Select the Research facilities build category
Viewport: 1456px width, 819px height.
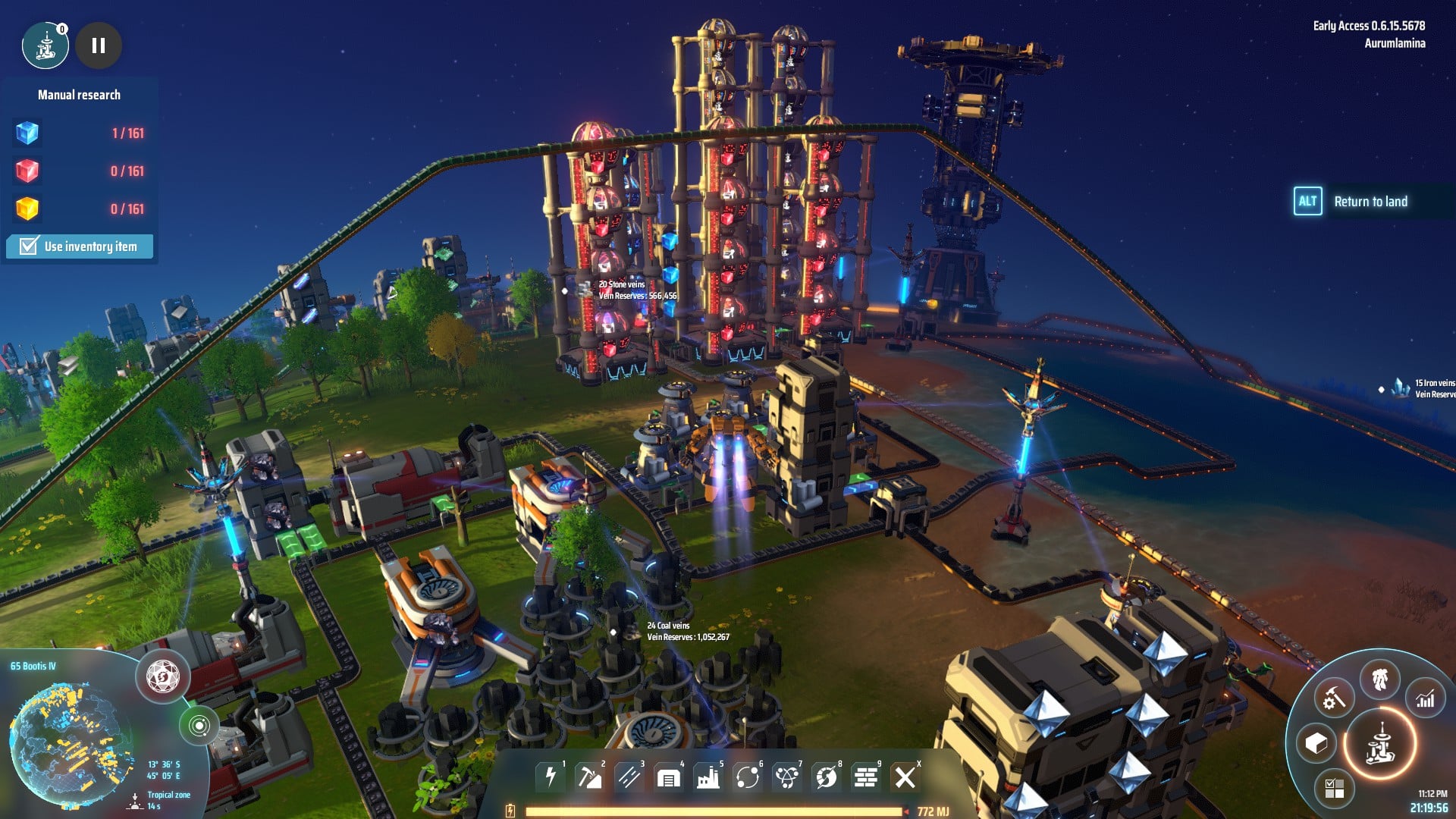tap(787, 777)
